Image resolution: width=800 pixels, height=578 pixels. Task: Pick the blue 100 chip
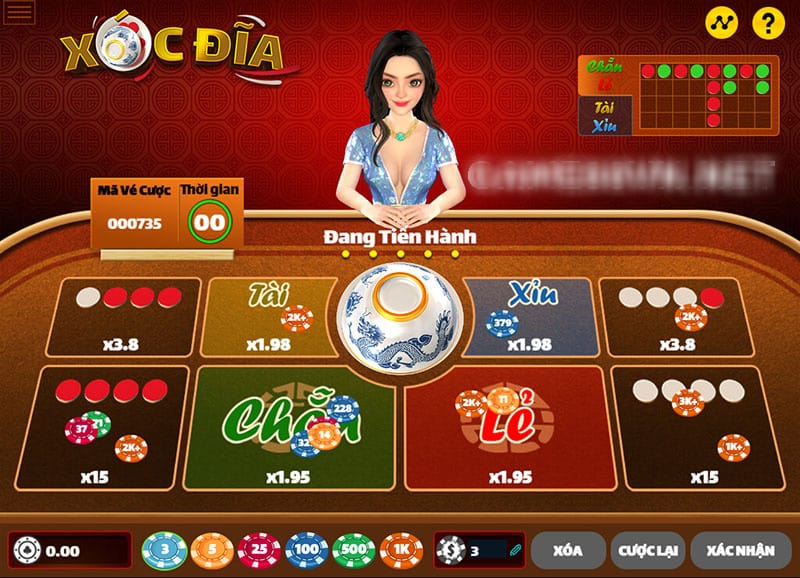point(306,550)
